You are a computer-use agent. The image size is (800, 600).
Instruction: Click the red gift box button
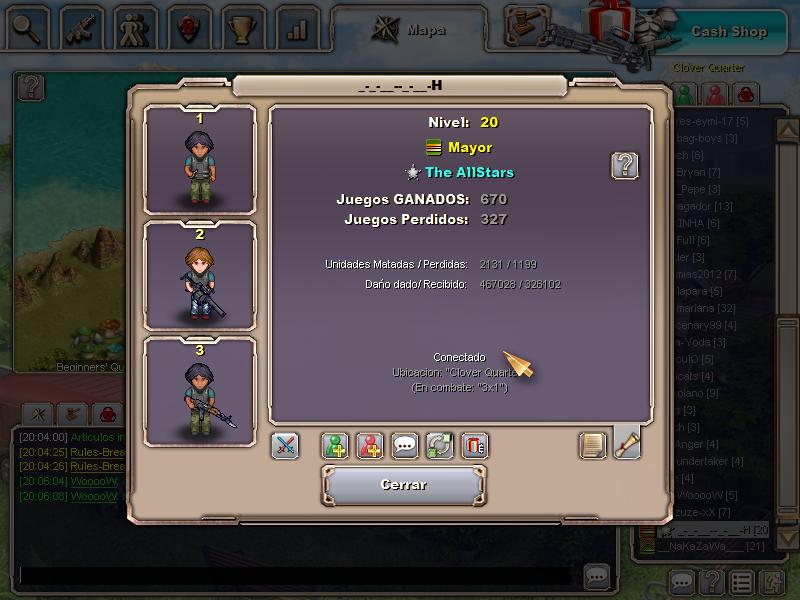click(x=475, y=446)
